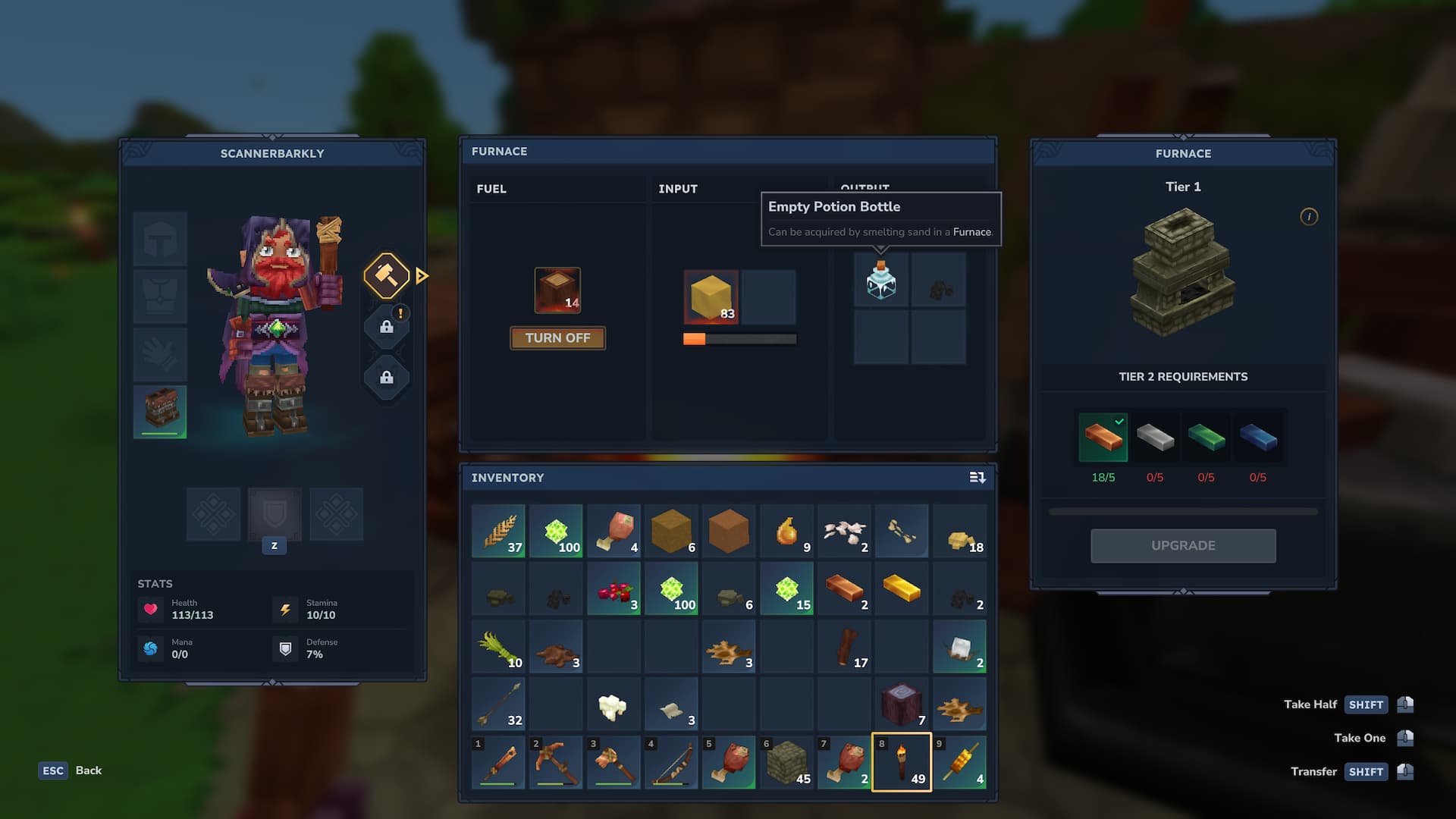Click the arrows stack of 32
Screen dimensions: 1456x819
pos(498,704)
